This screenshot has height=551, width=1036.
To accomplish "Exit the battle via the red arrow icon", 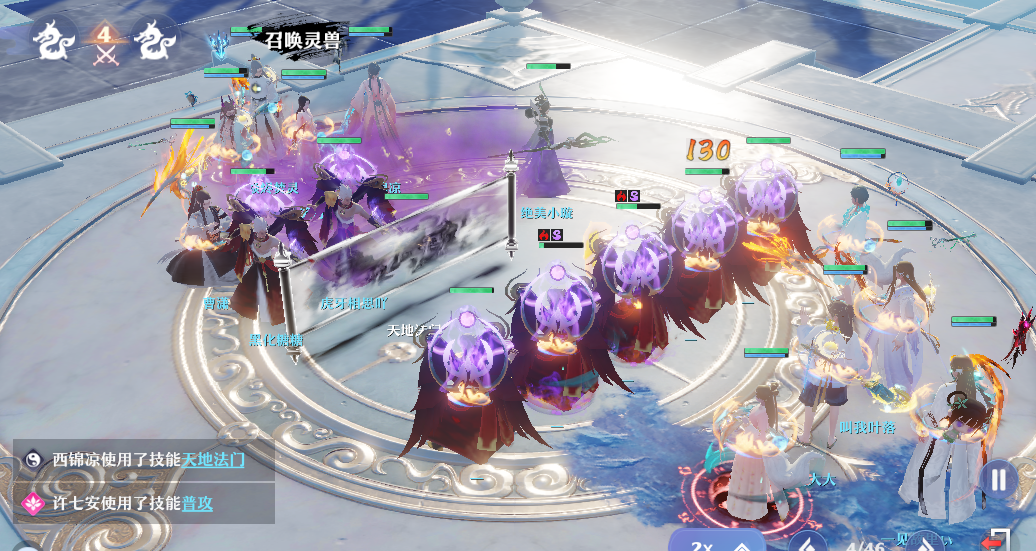I will [992, 540].
